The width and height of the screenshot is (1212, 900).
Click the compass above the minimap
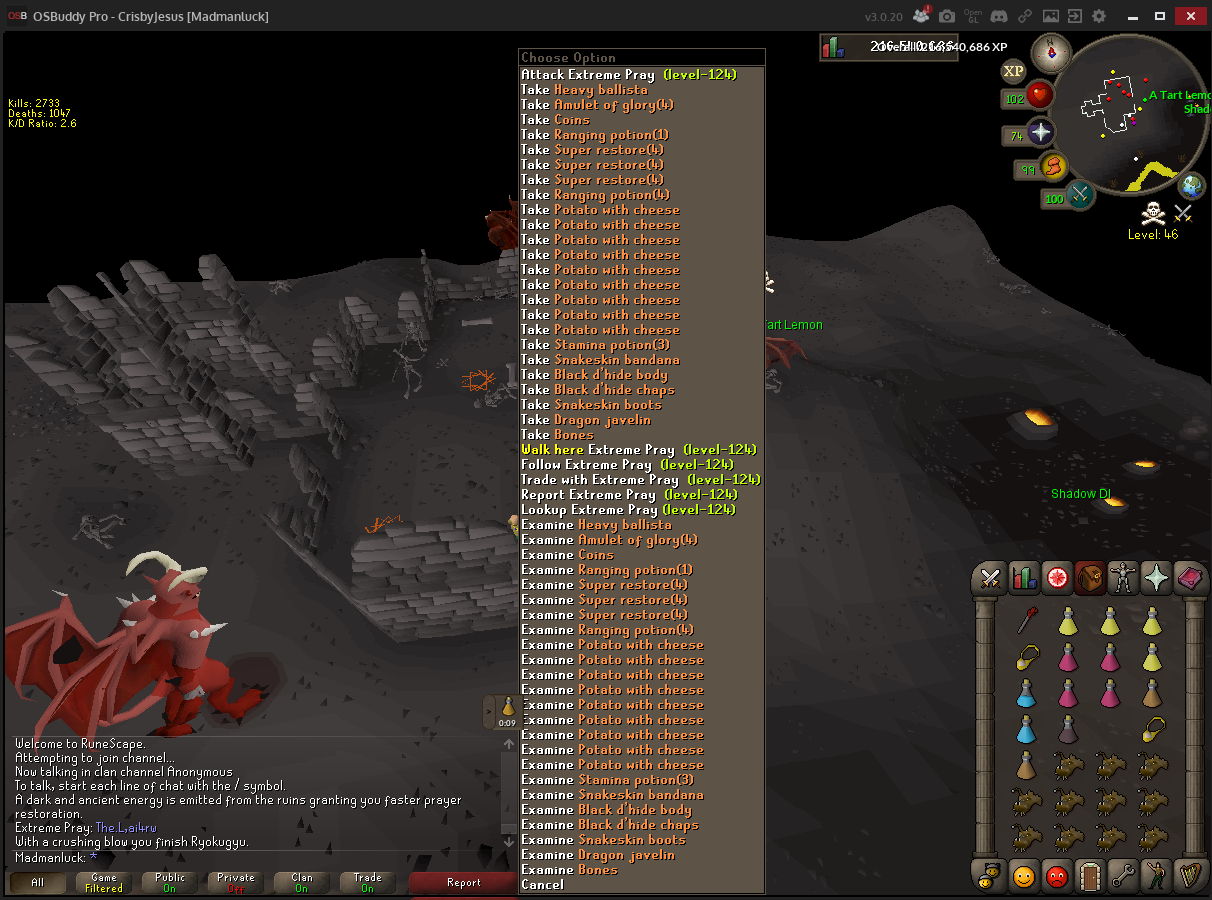(1051, 52)
